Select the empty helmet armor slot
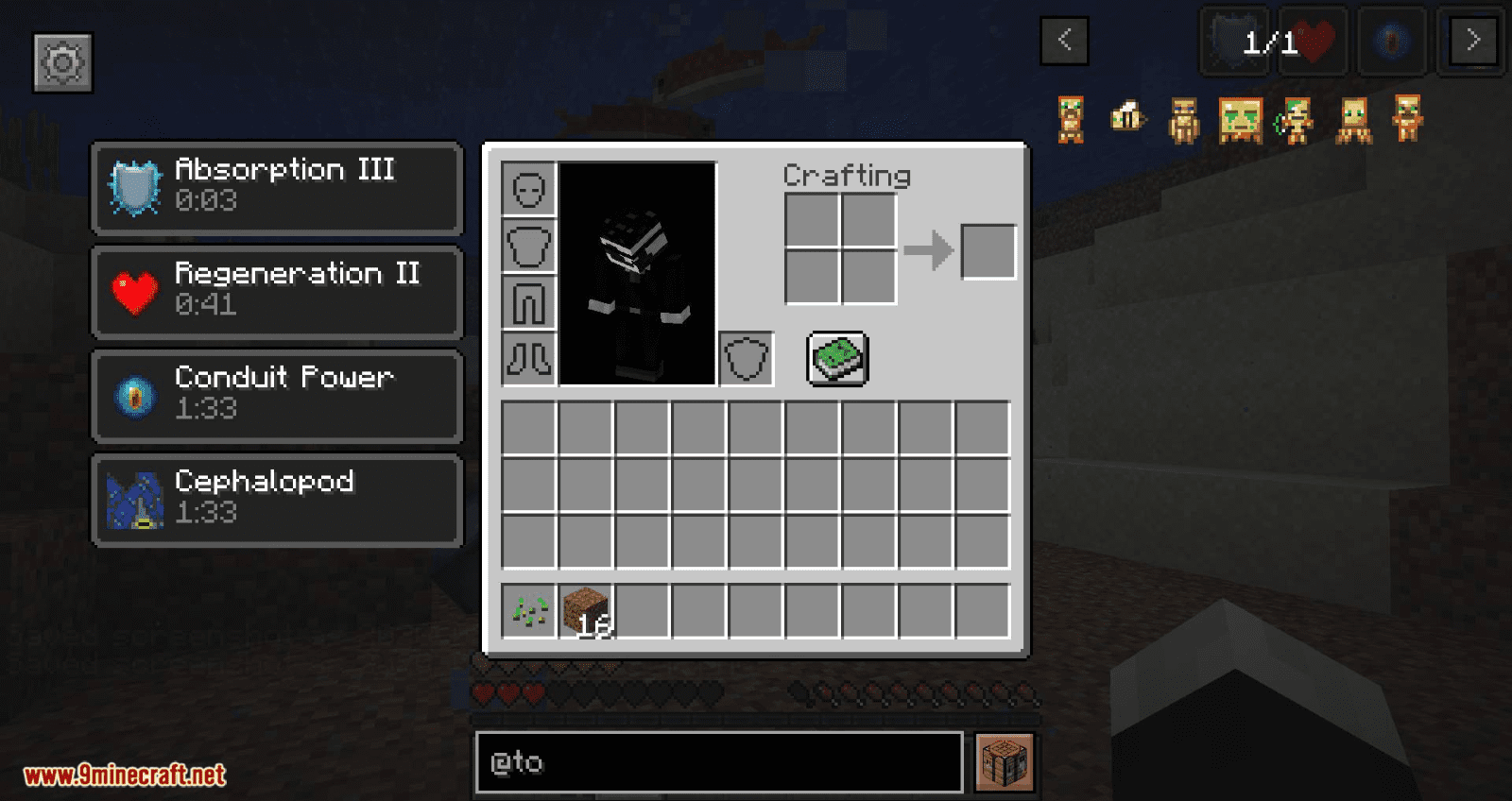 (x=529, y=190)
